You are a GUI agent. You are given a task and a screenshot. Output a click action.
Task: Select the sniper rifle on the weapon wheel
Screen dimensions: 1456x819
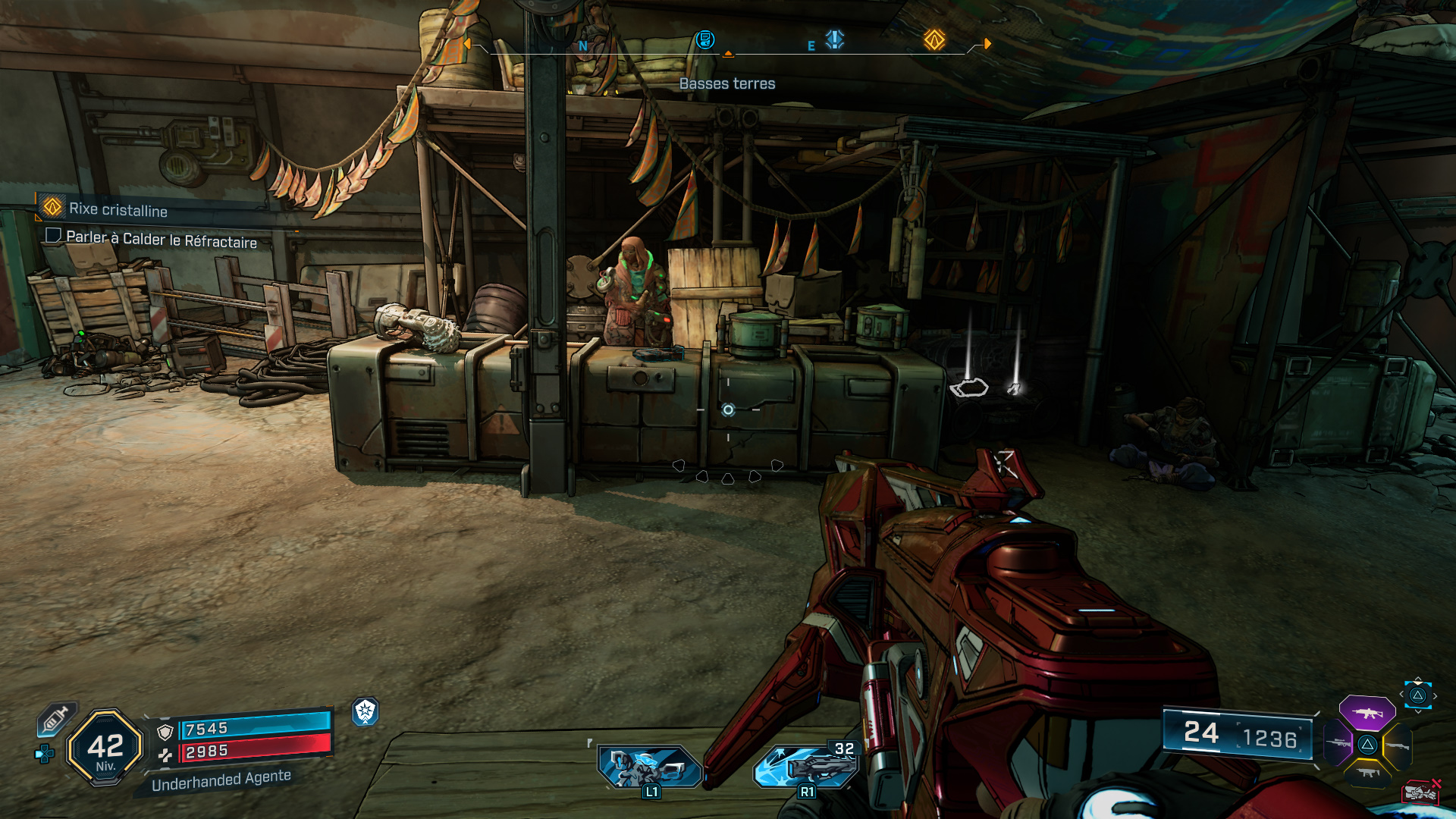1338,744
